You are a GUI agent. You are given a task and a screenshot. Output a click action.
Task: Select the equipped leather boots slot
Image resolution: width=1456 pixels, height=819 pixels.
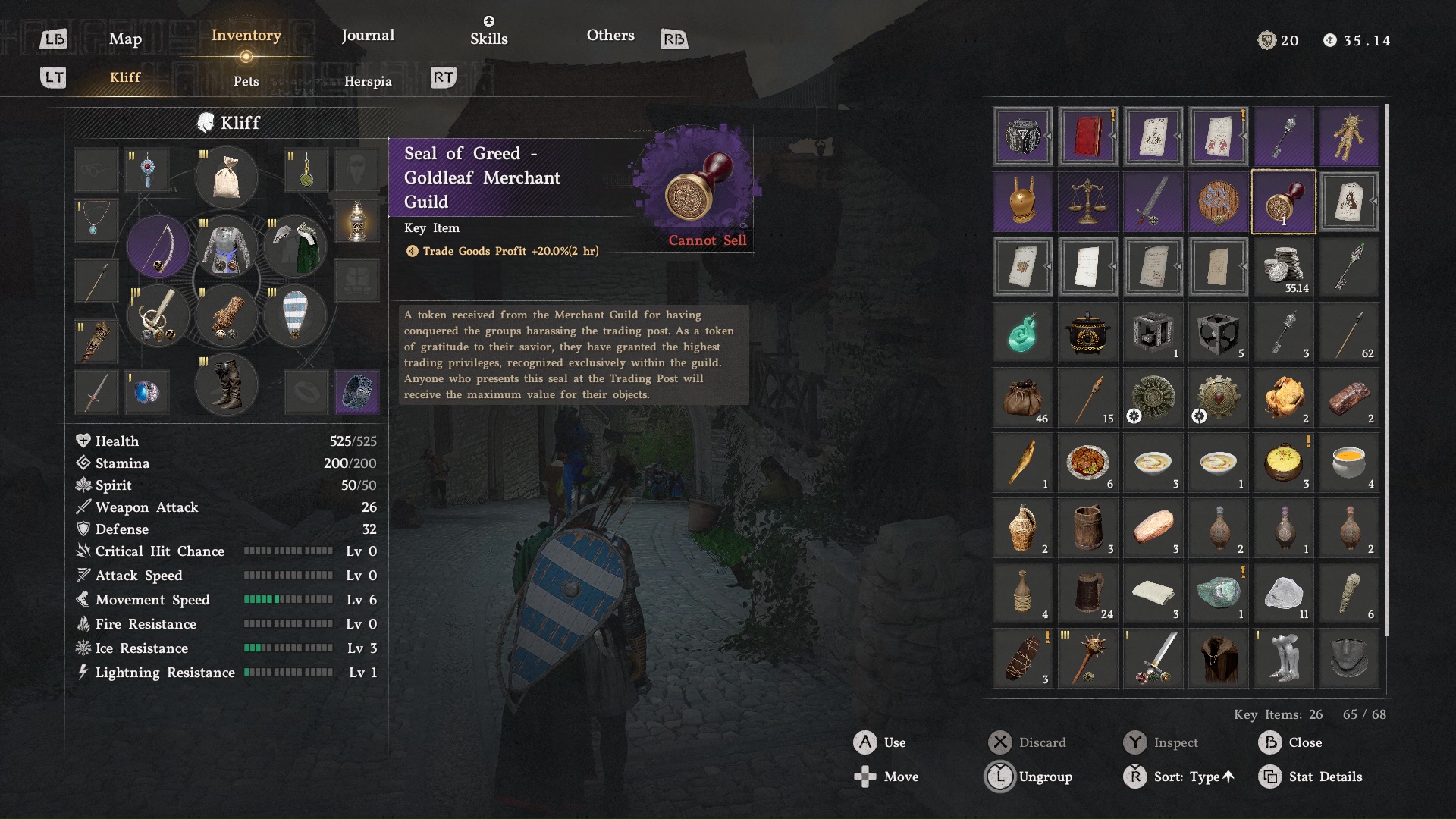click(x=226, y=384)
